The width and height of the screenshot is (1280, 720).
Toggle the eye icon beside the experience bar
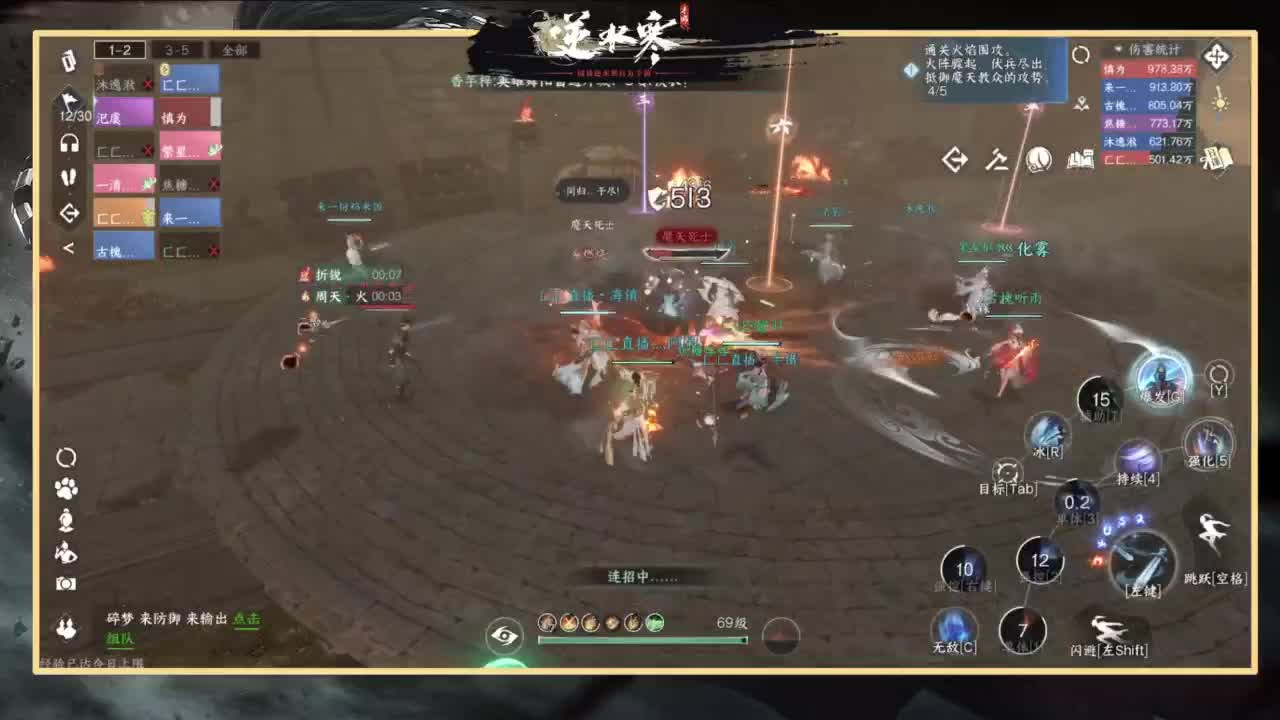(x=507, y=637)
